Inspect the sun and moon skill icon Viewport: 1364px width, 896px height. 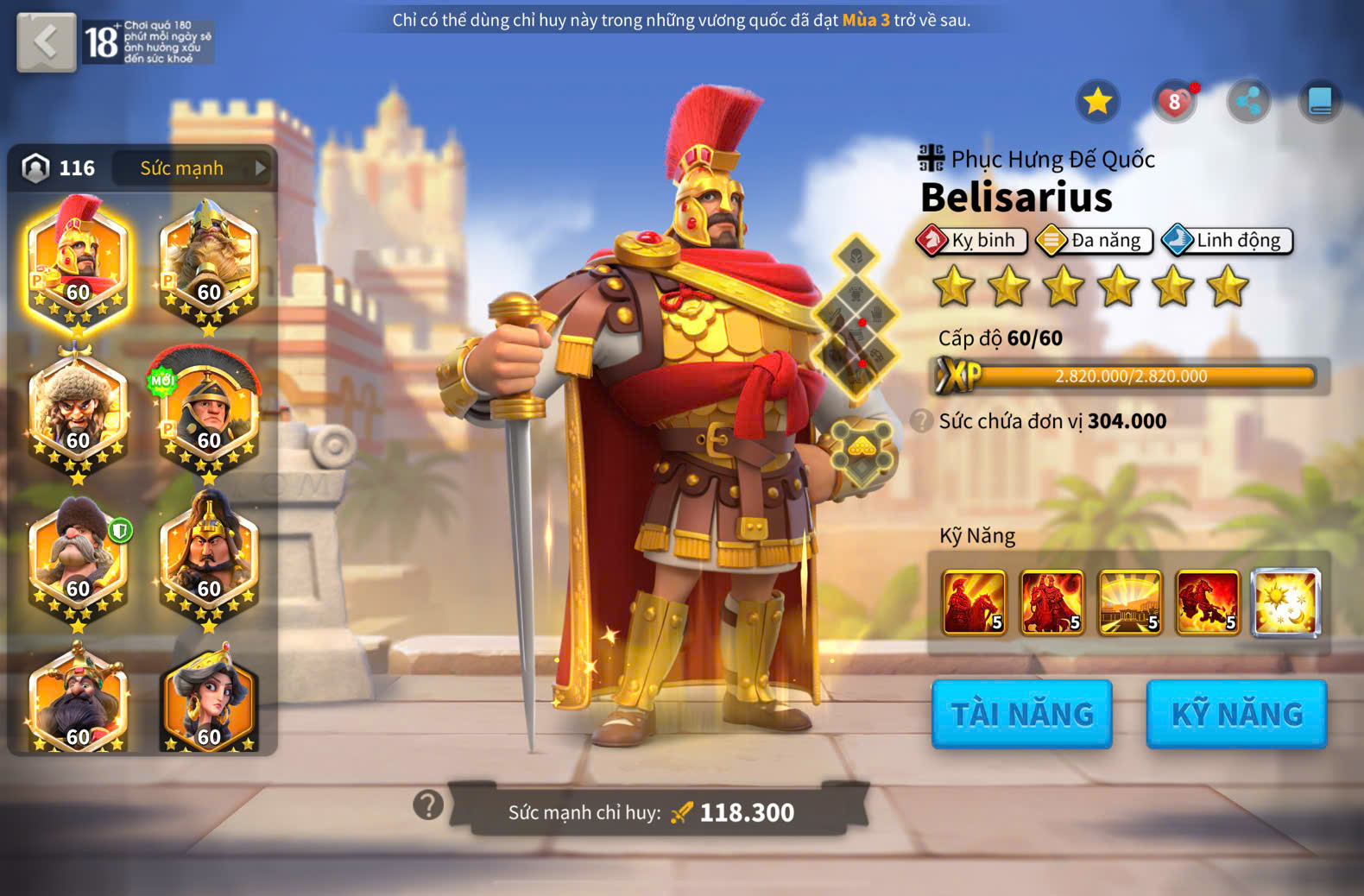point(1286,603)
